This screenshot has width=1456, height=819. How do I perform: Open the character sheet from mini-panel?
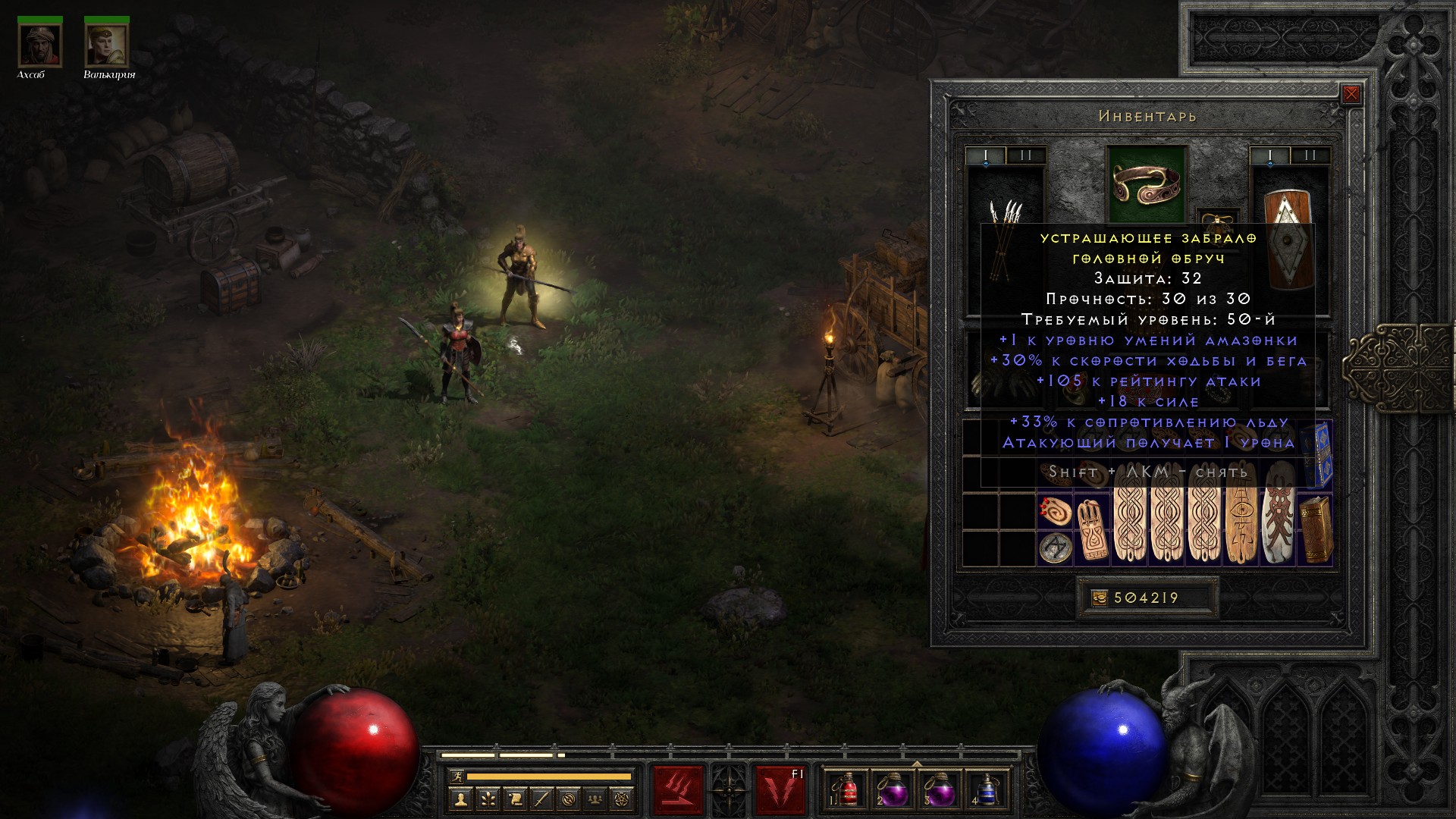click(x=460, y=799)
